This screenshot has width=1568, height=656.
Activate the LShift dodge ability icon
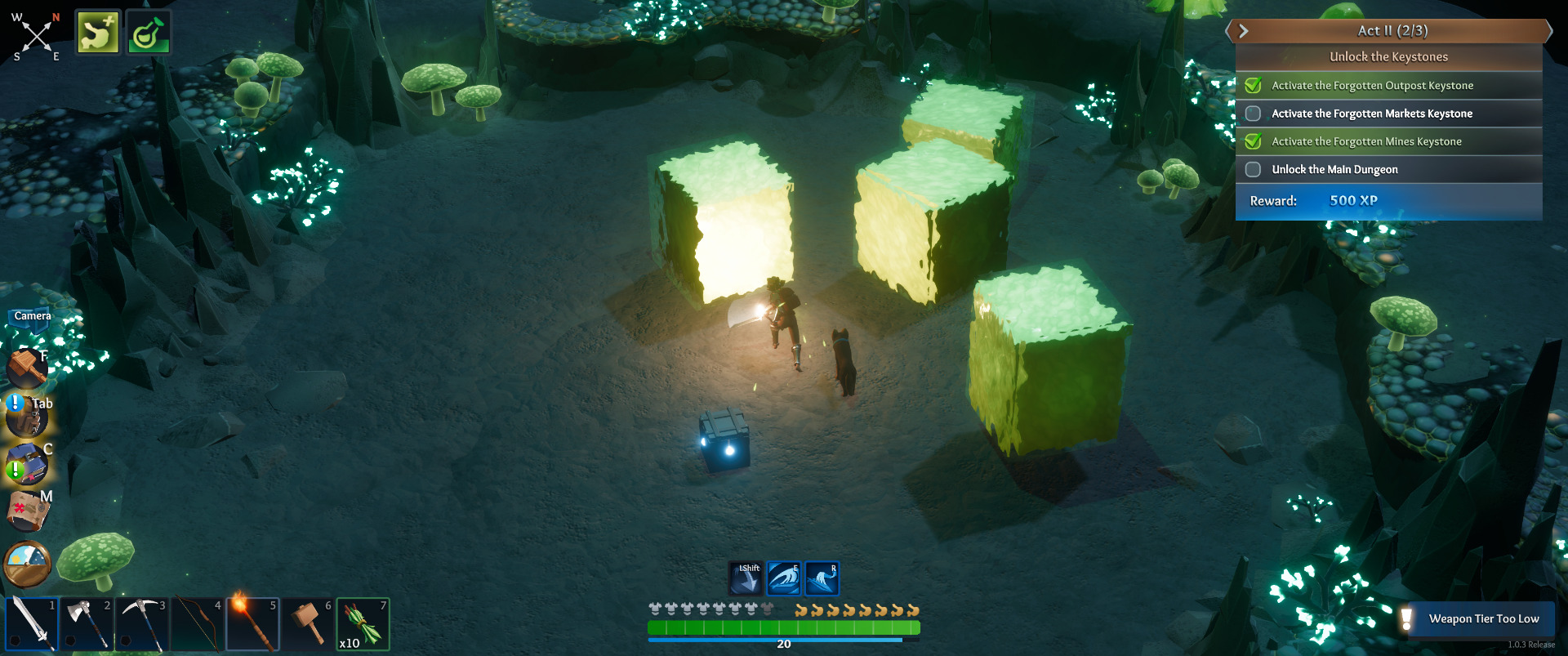coord(746,578)
